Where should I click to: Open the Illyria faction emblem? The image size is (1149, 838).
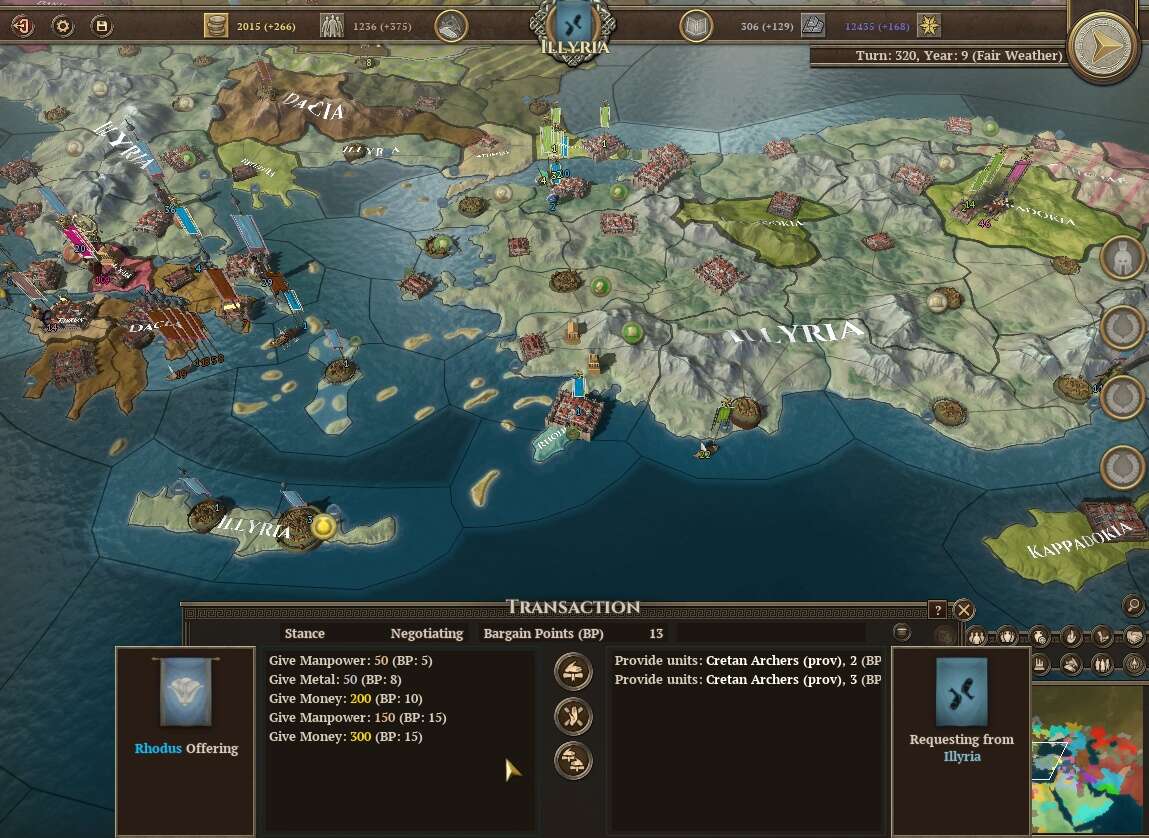574,22
